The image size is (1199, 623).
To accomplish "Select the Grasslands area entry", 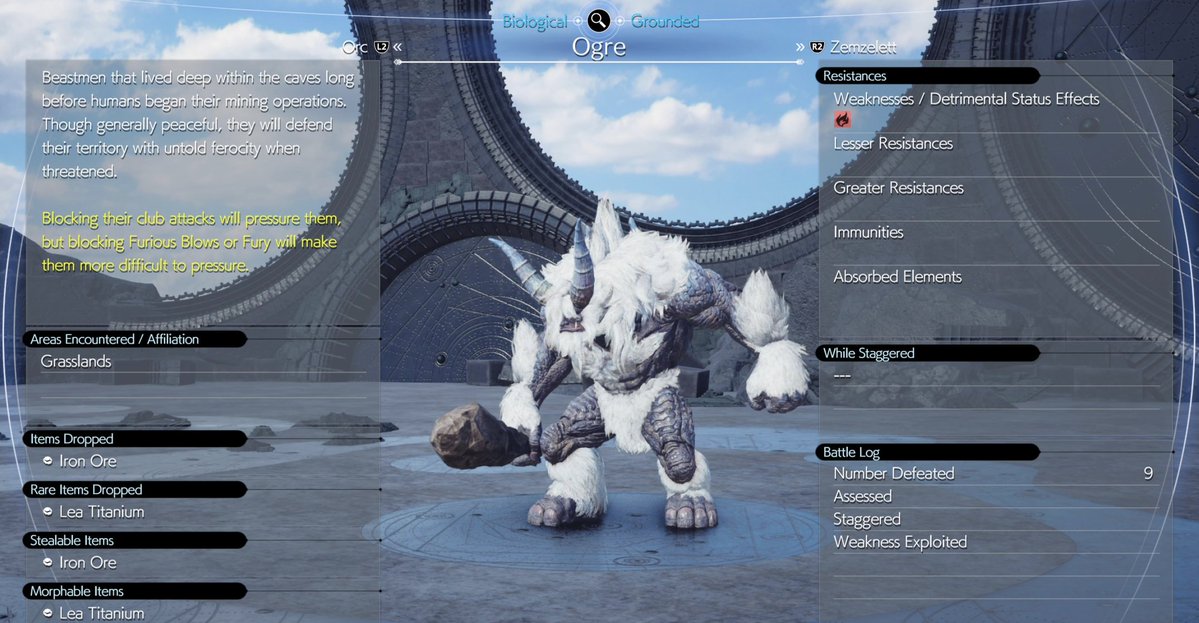I will [x=76, y=362].
